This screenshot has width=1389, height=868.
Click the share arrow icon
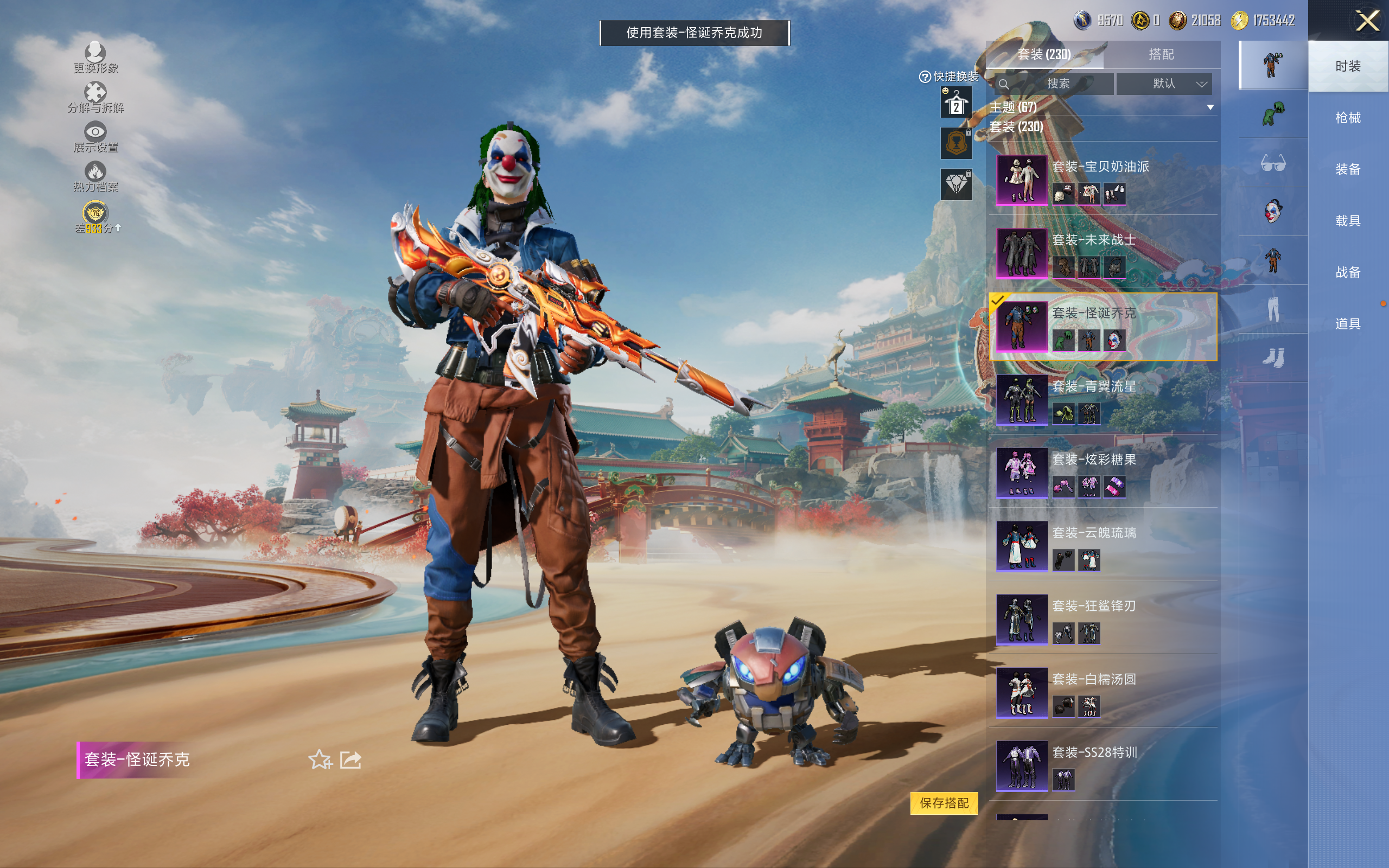click(x=351, y=759)
